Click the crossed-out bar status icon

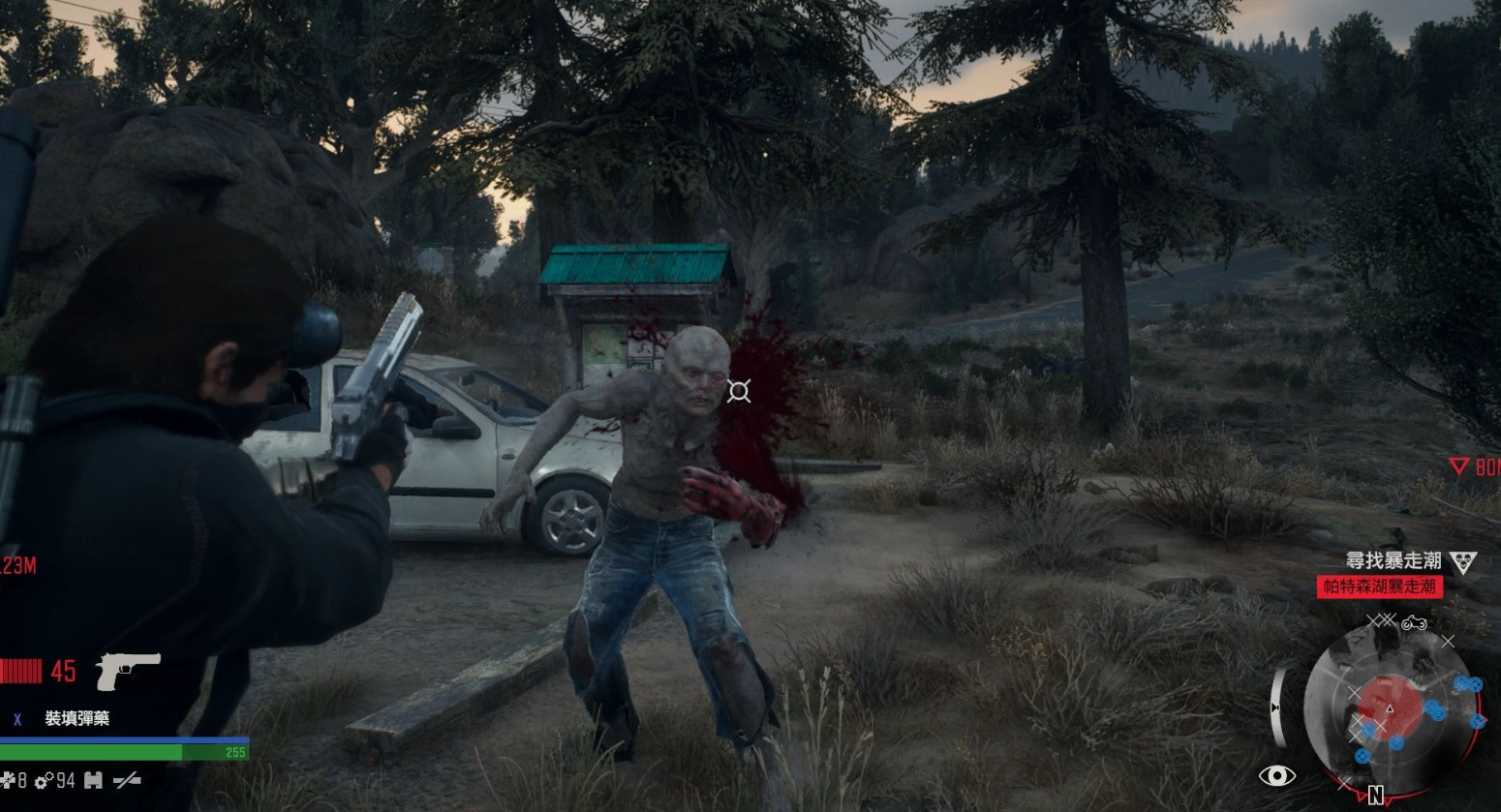click(x=126, y=780)
